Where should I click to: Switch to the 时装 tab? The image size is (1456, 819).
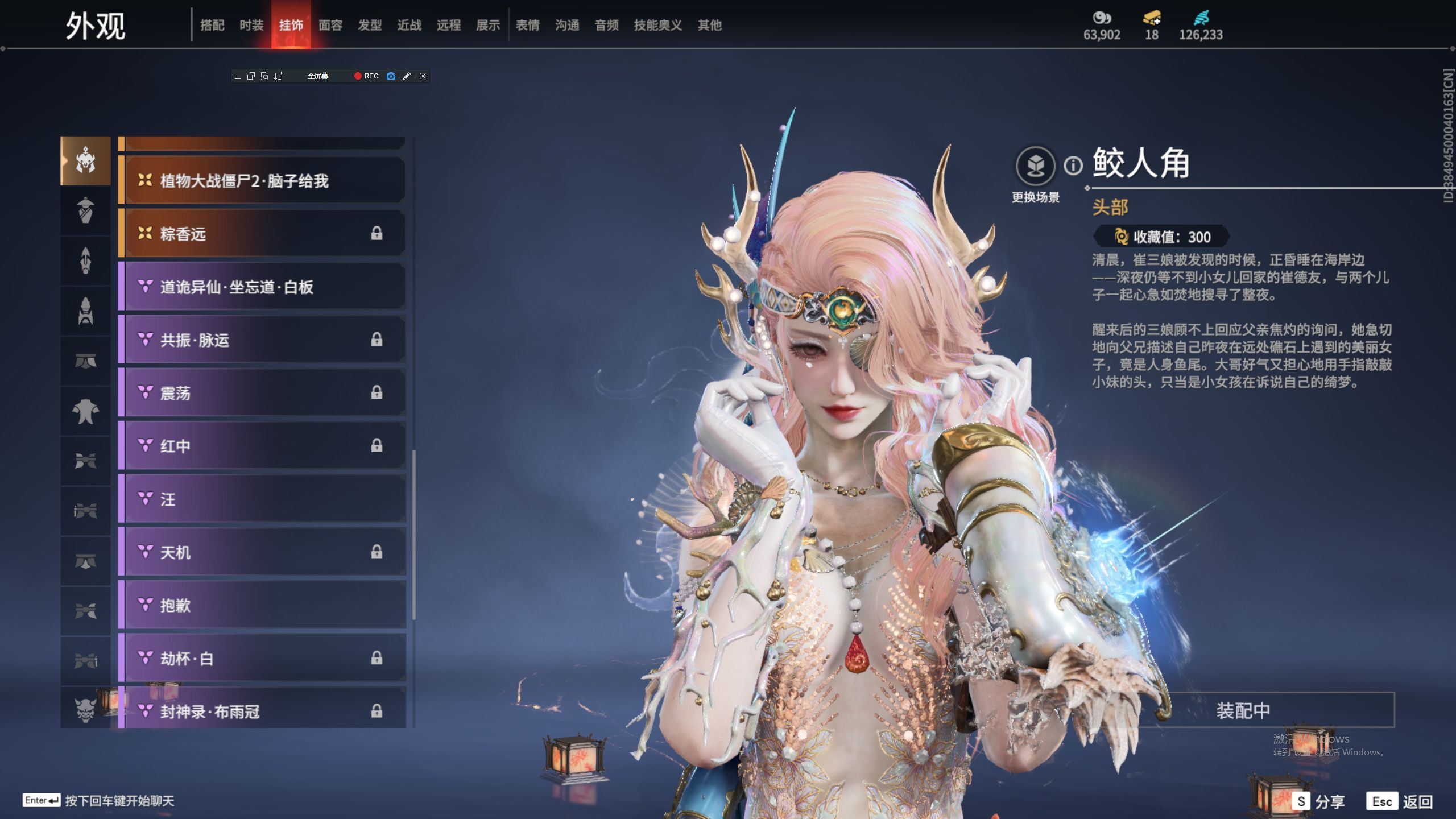(x=251, y=25)
